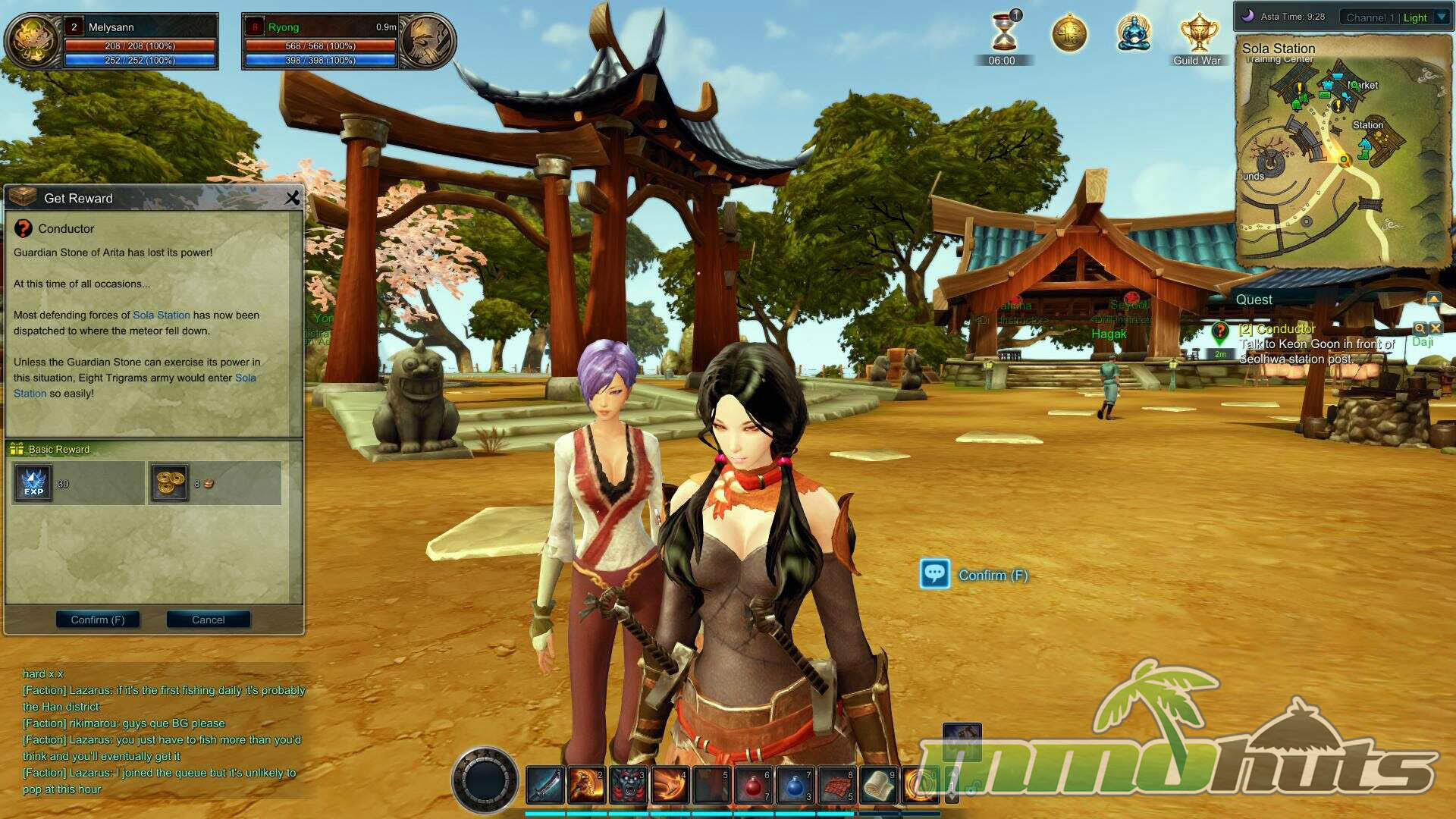The height and width of the screenshot is (819, 1456).
Task: Select the EXP reward icon
Action: 33,483
